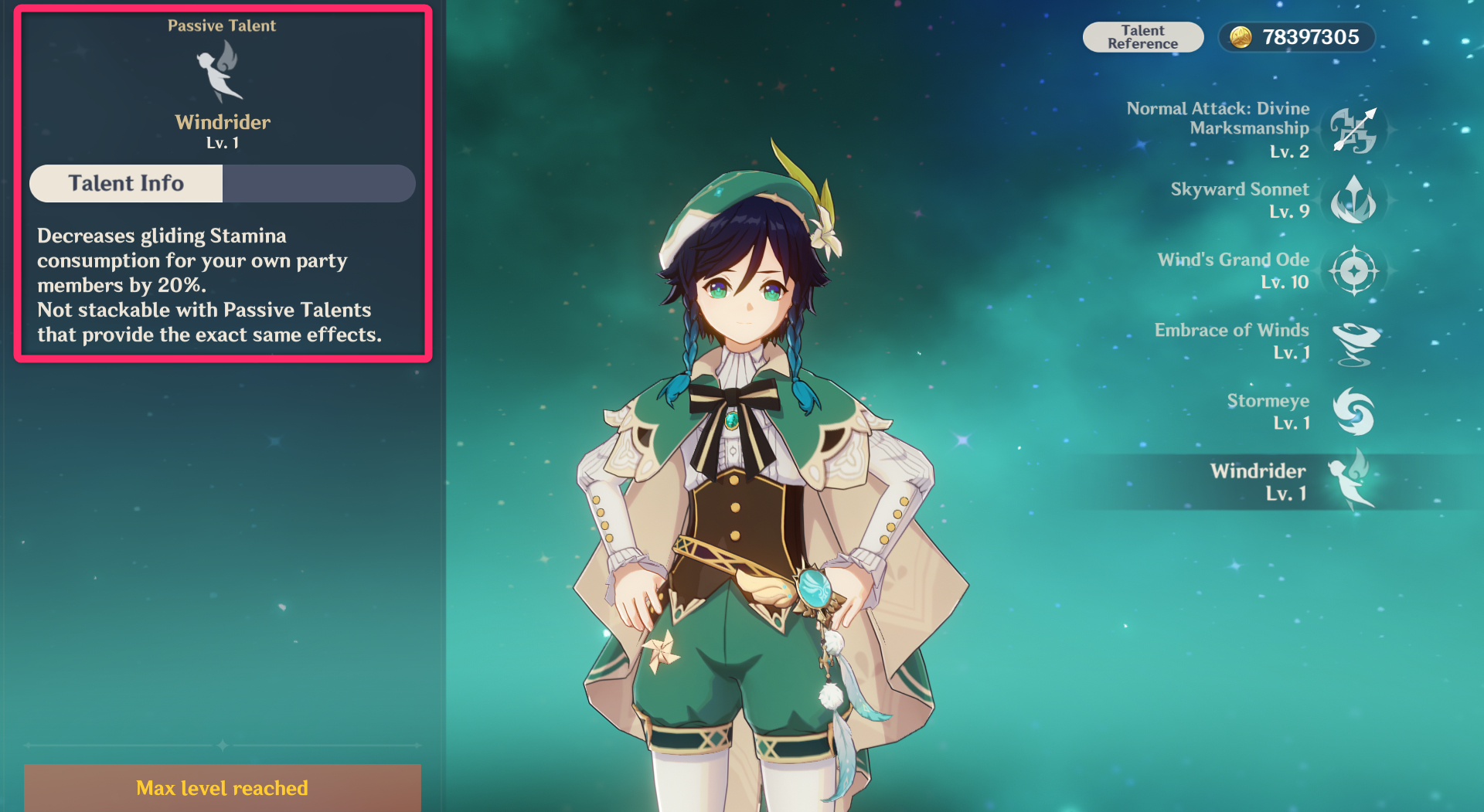The height and width of the screenshot is (812, 1484).
Task: Click the Max level reached button
Action: click(223, 787)
